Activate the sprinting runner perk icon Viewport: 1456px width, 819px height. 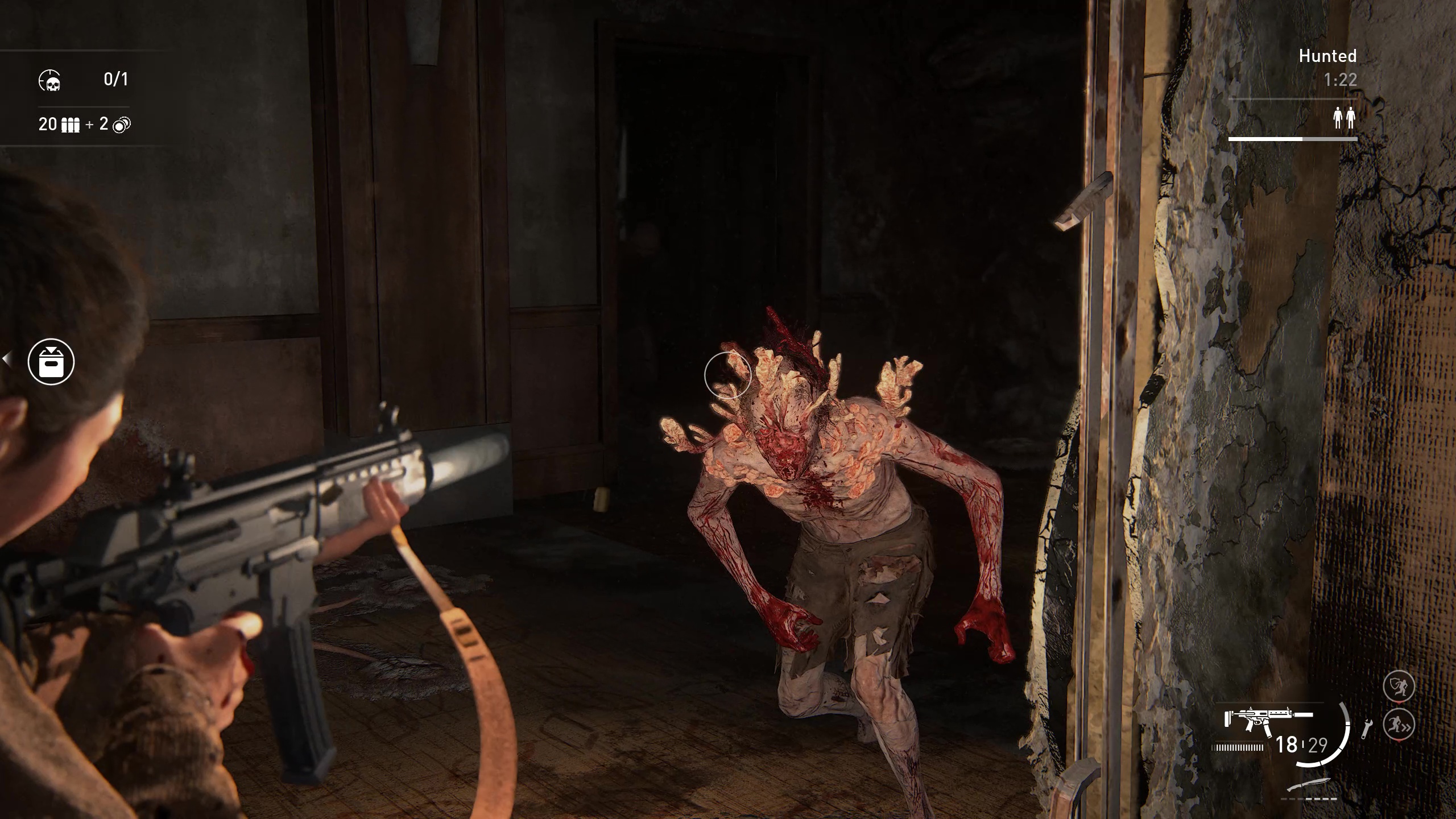coord(1398,725)
